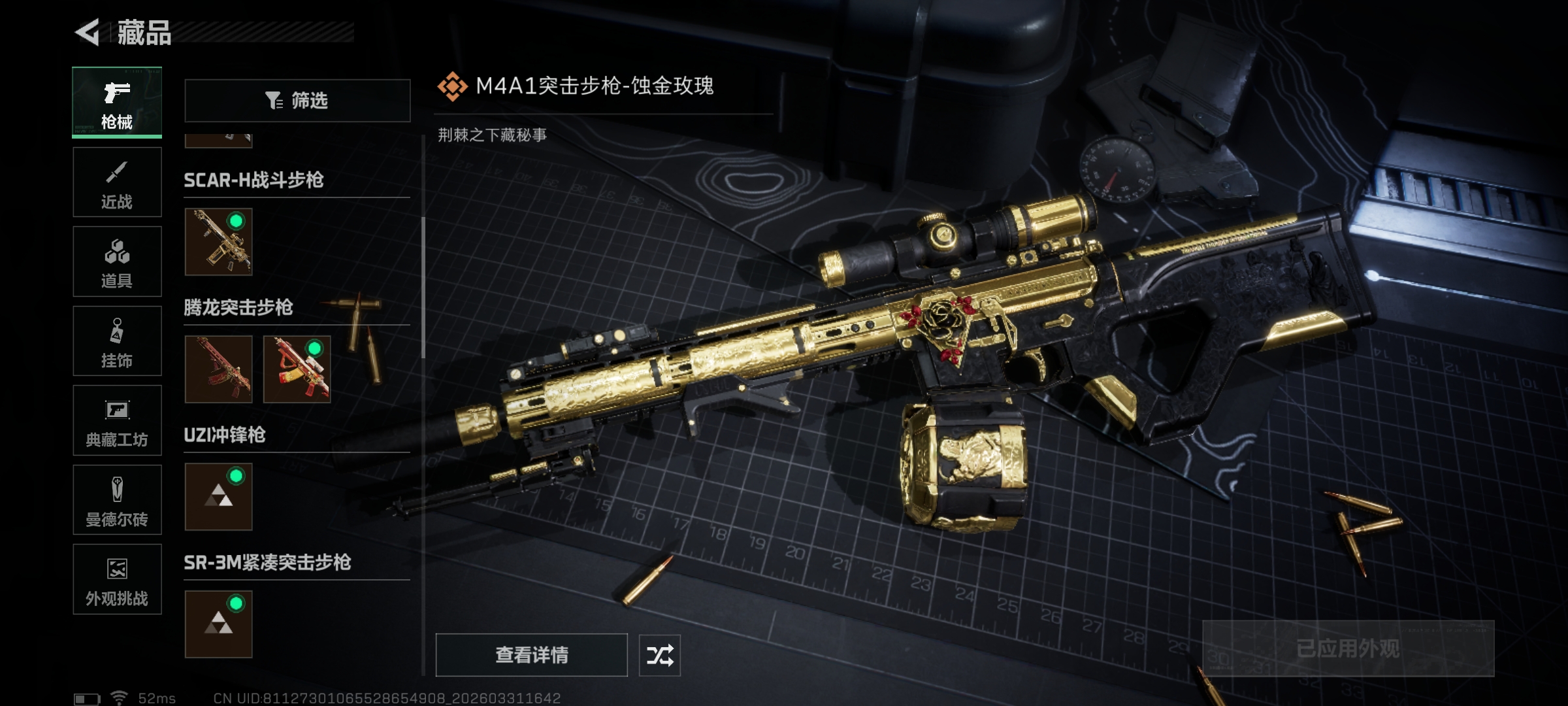
Task: Select the 道具 items tab
Action: (x=117, y=261)
